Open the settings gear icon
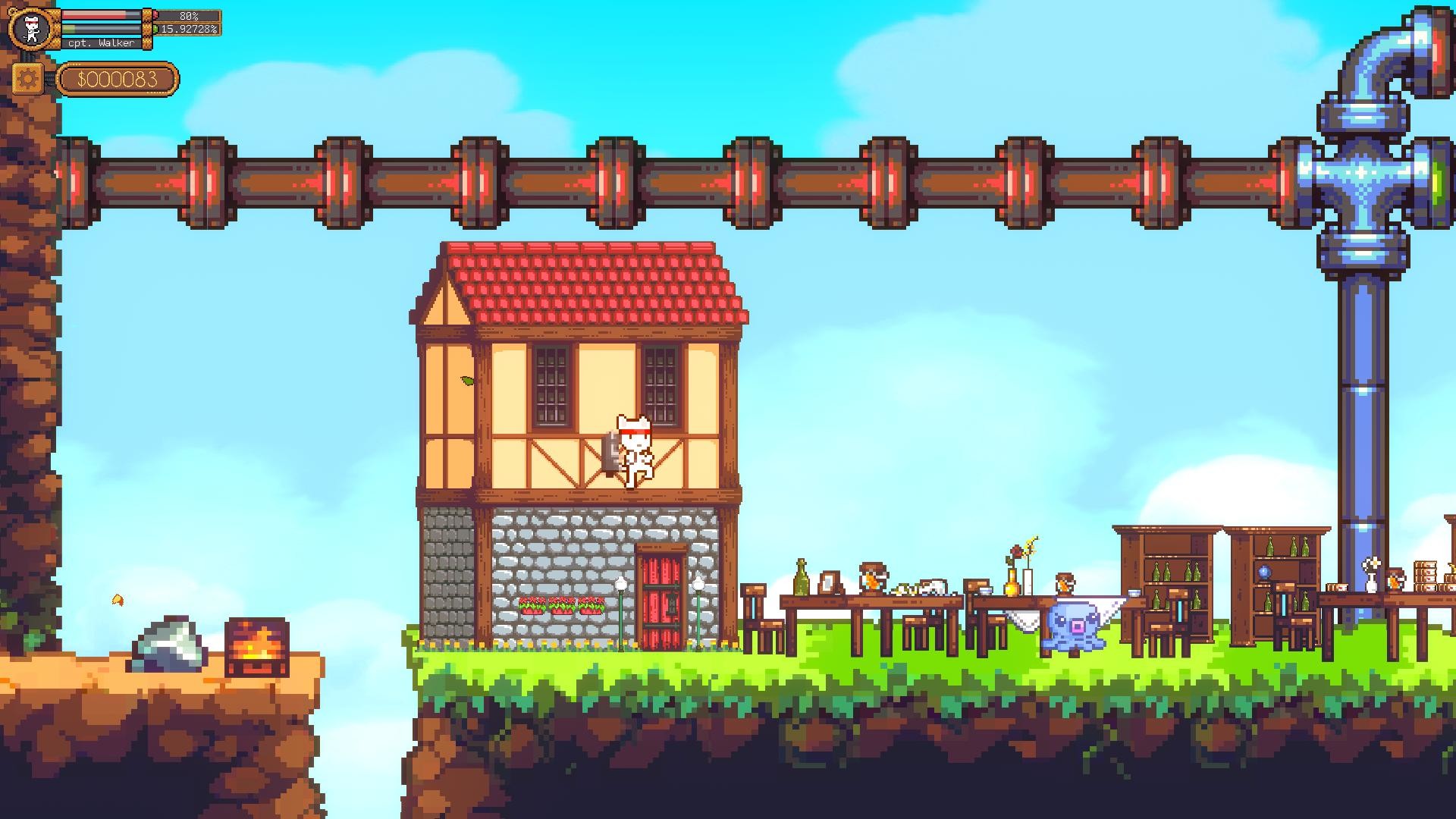1456x819 pixels. (x=28, y=78)
